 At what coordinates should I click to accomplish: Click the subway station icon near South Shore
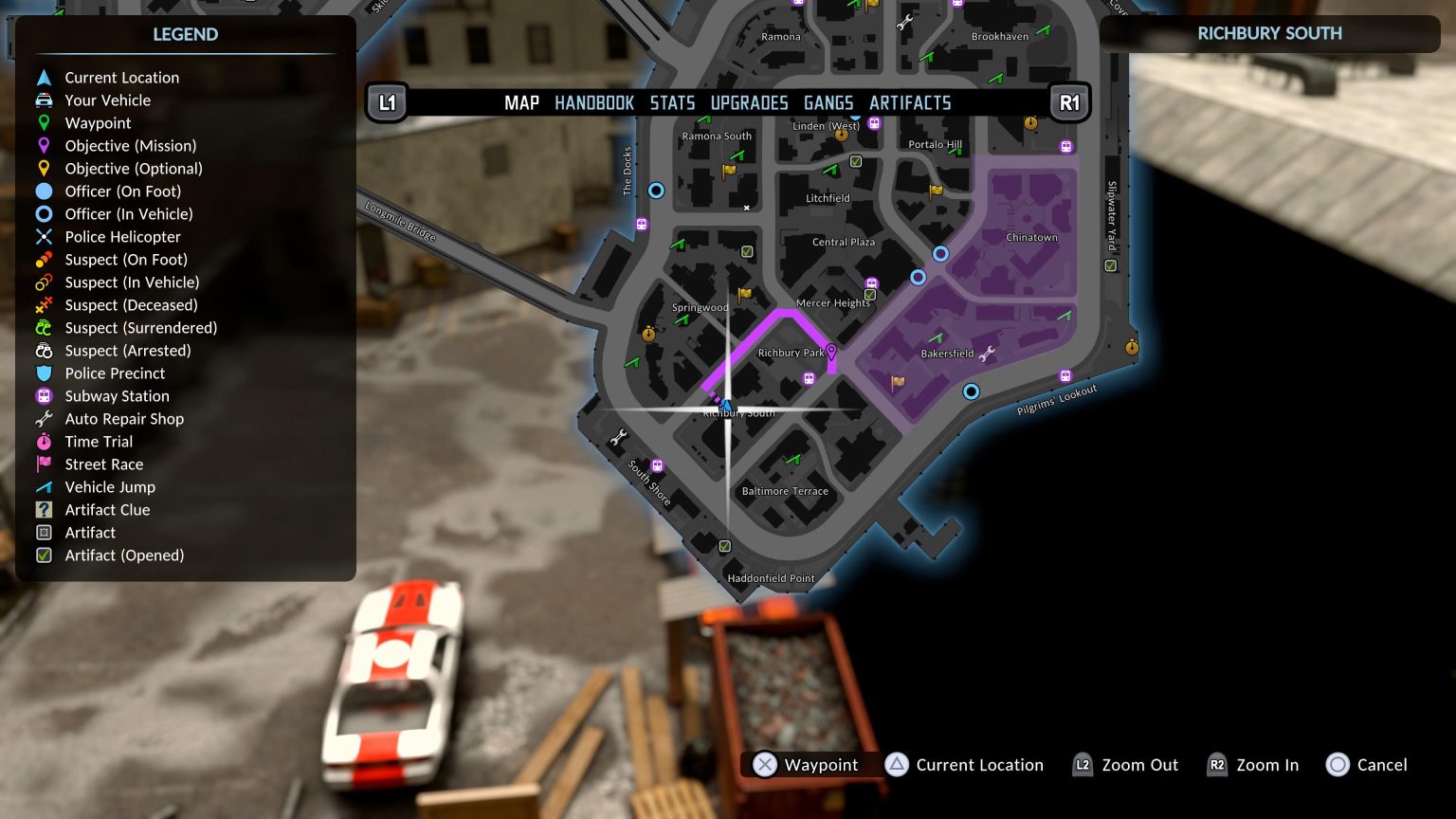tap(659, 464)
